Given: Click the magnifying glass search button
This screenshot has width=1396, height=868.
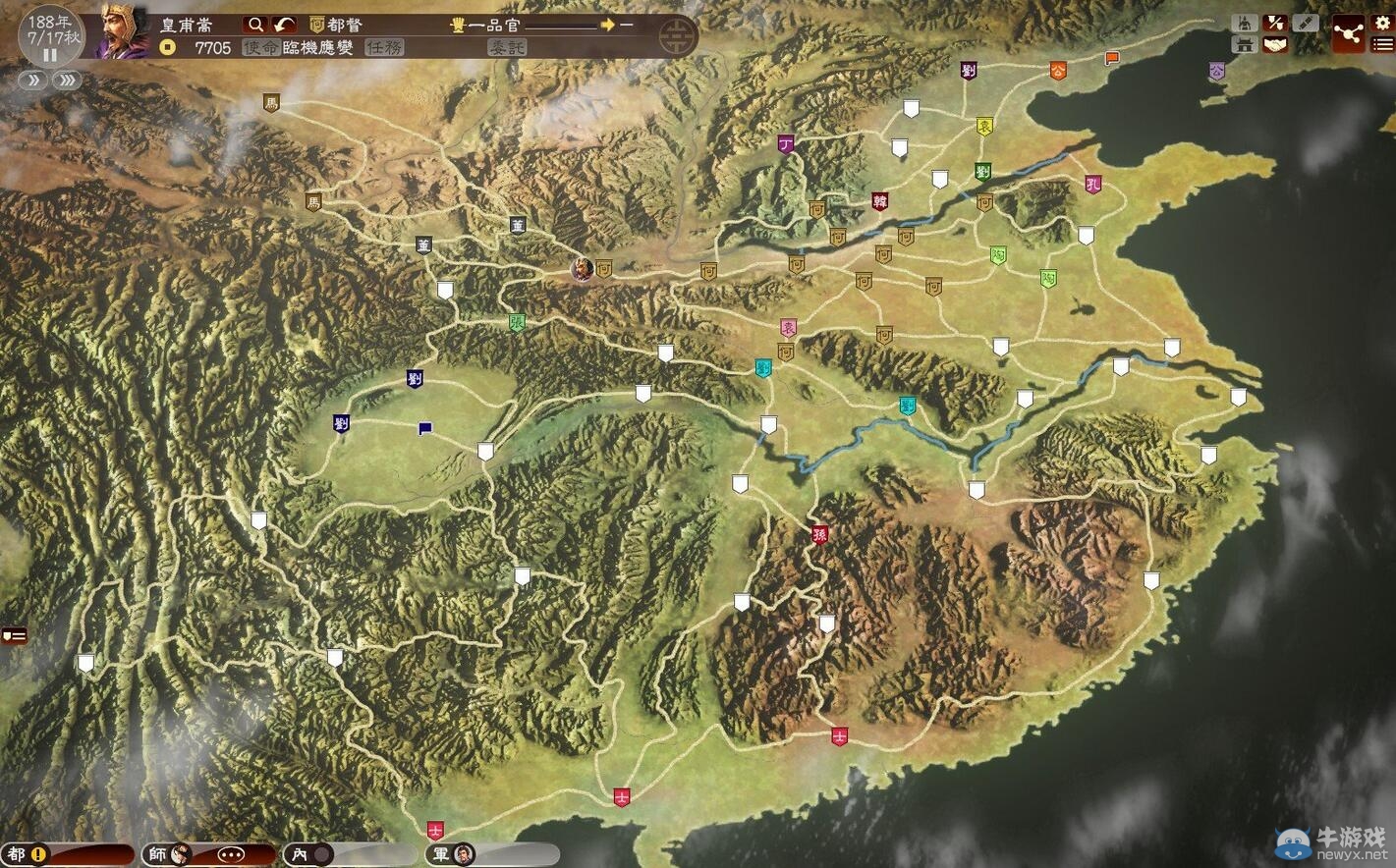Looking at the screenshot, I should click(255, 25).
